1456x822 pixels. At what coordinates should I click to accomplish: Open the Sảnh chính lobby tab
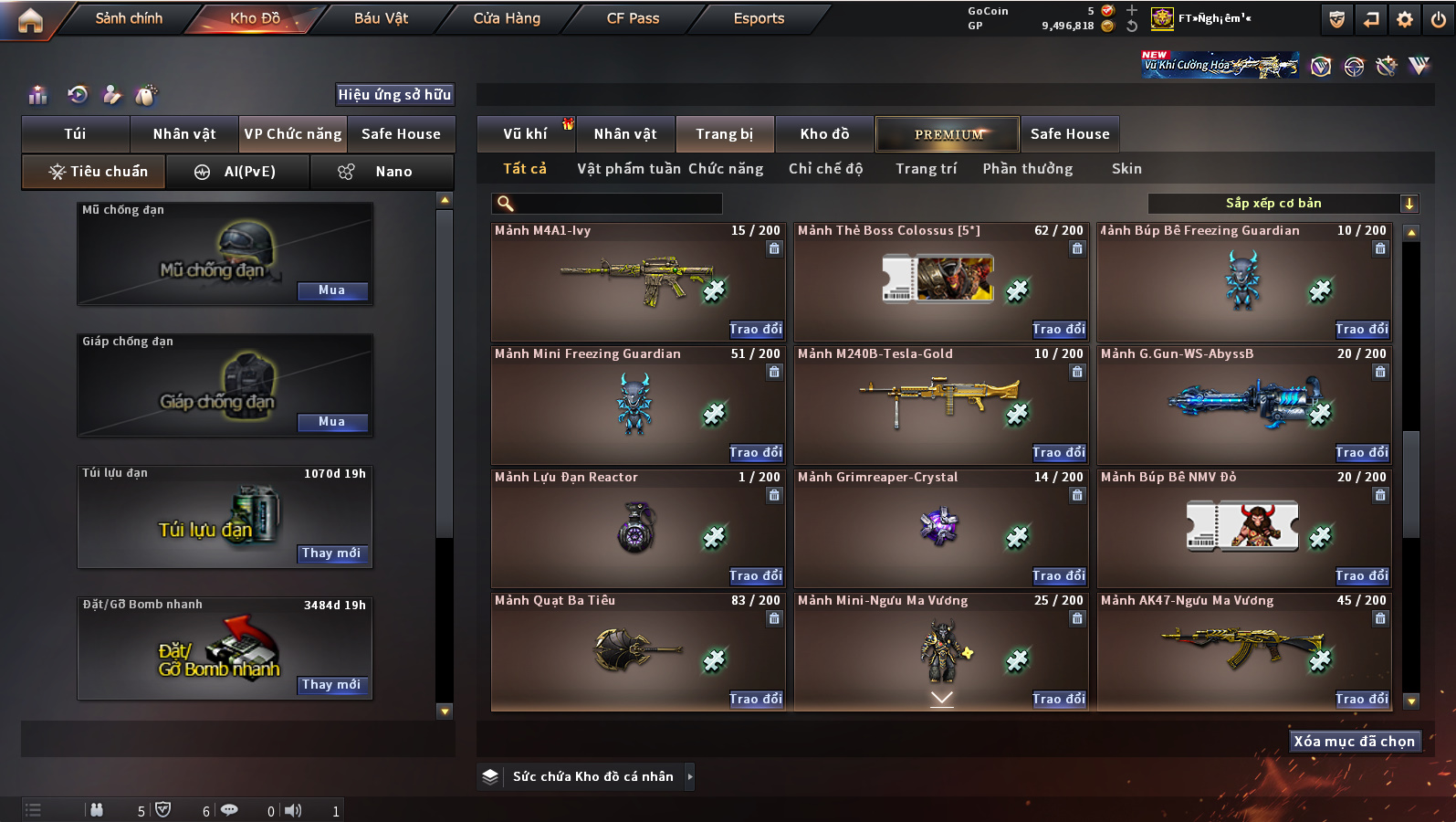click(x=129, y=18)
